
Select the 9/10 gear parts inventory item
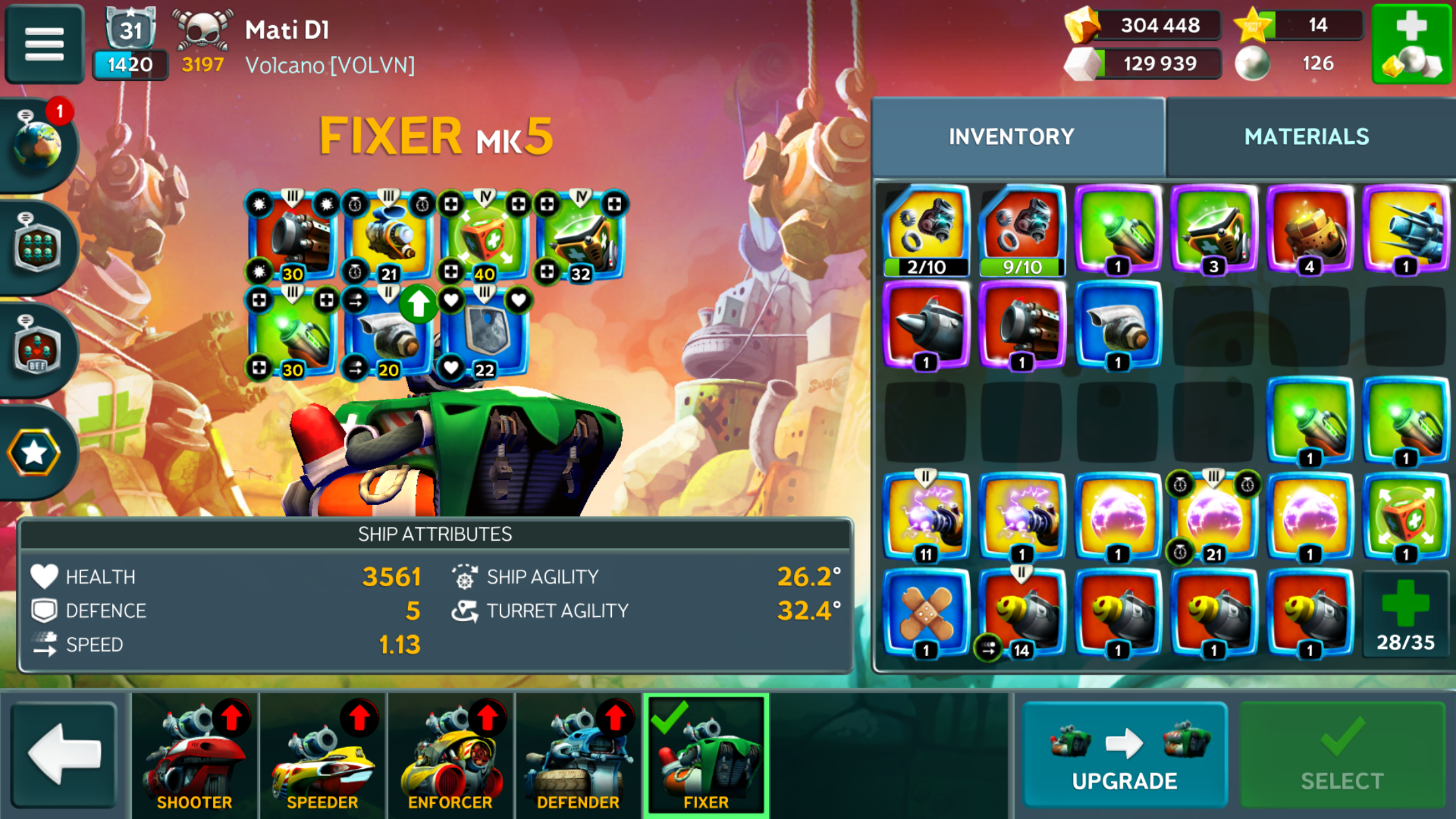tap(1022, 231)
